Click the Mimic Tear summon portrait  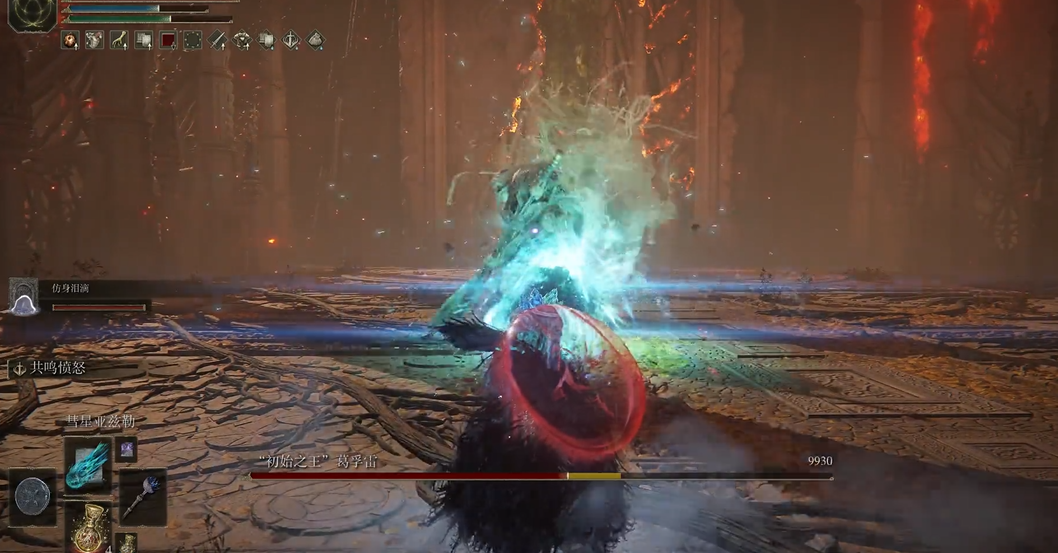(23, 297)
